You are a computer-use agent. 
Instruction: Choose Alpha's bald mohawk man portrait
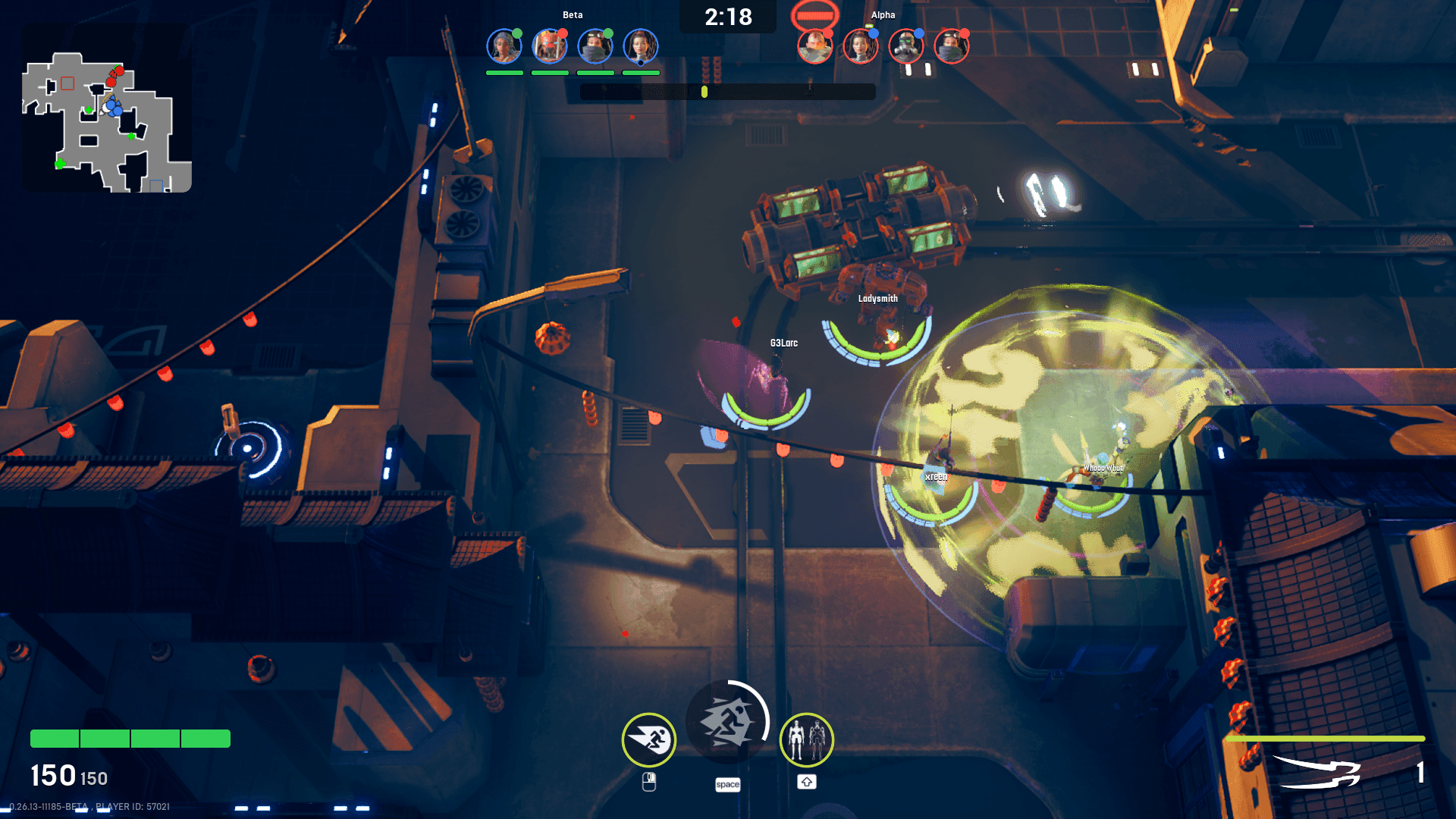[x=815, y=46]
